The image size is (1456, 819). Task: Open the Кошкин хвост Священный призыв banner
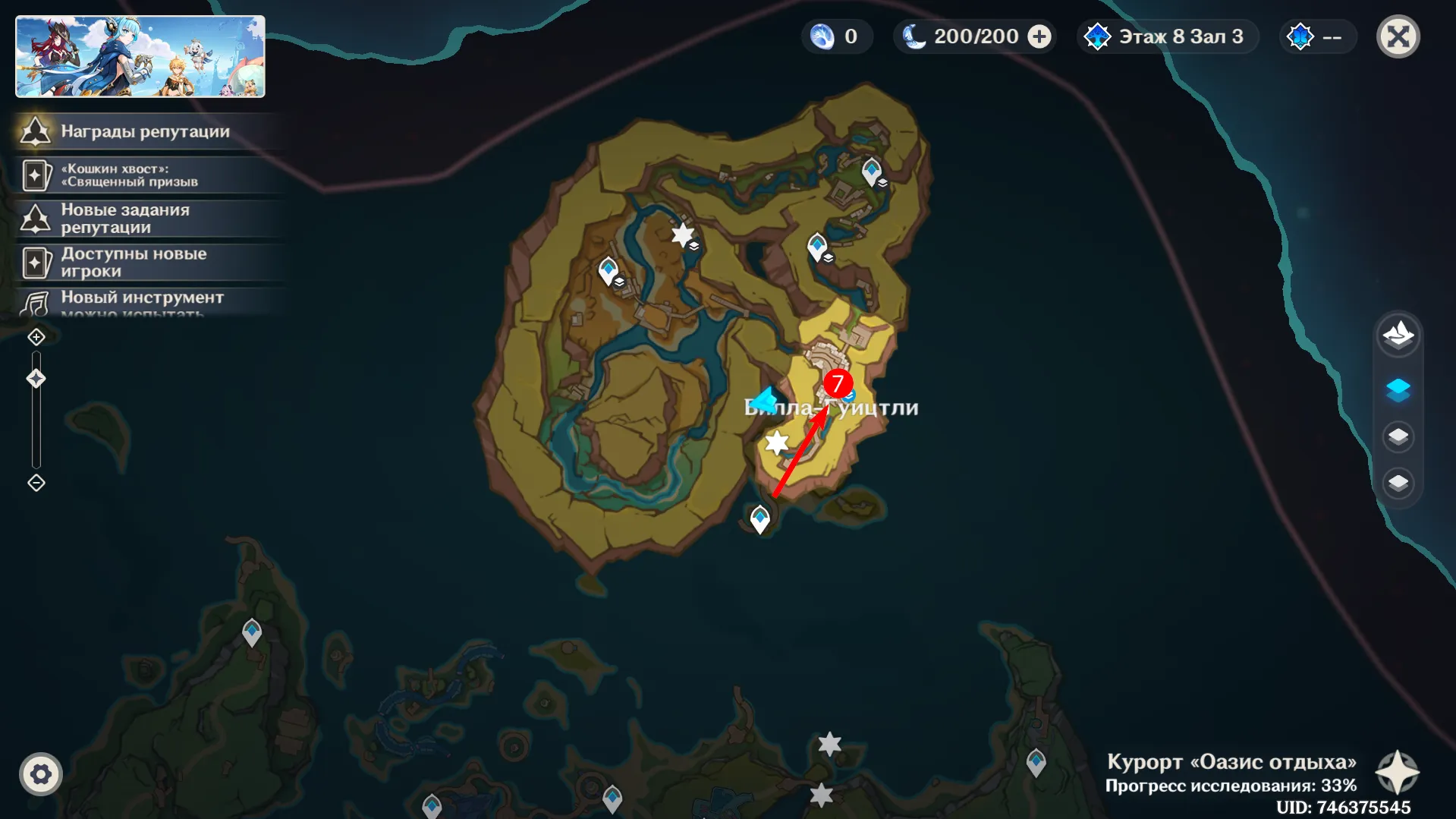pos(144,175)
